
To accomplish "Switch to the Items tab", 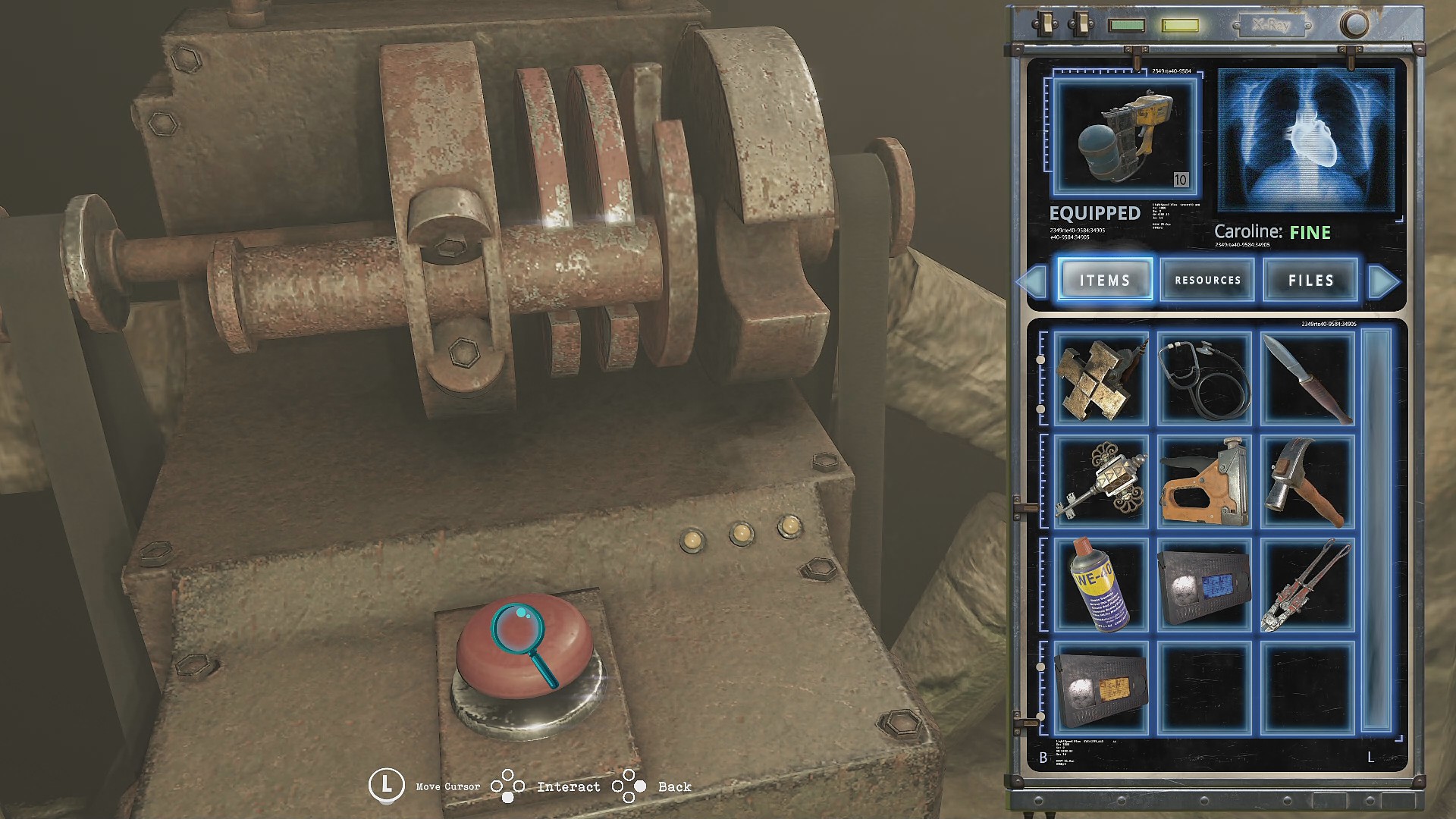I will point(1105,280).
